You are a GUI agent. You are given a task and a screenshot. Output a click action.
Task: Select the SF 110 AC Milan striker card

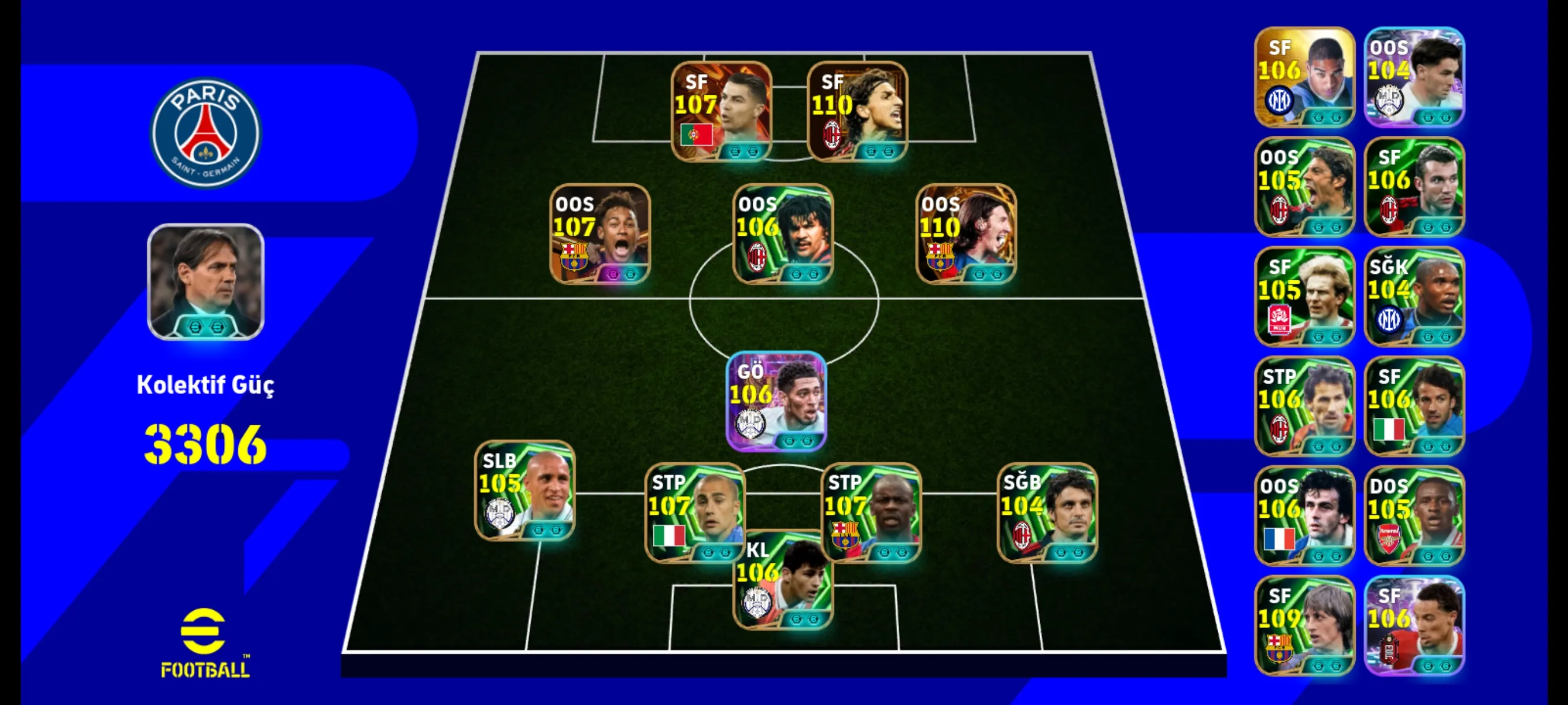coord(857,112)
